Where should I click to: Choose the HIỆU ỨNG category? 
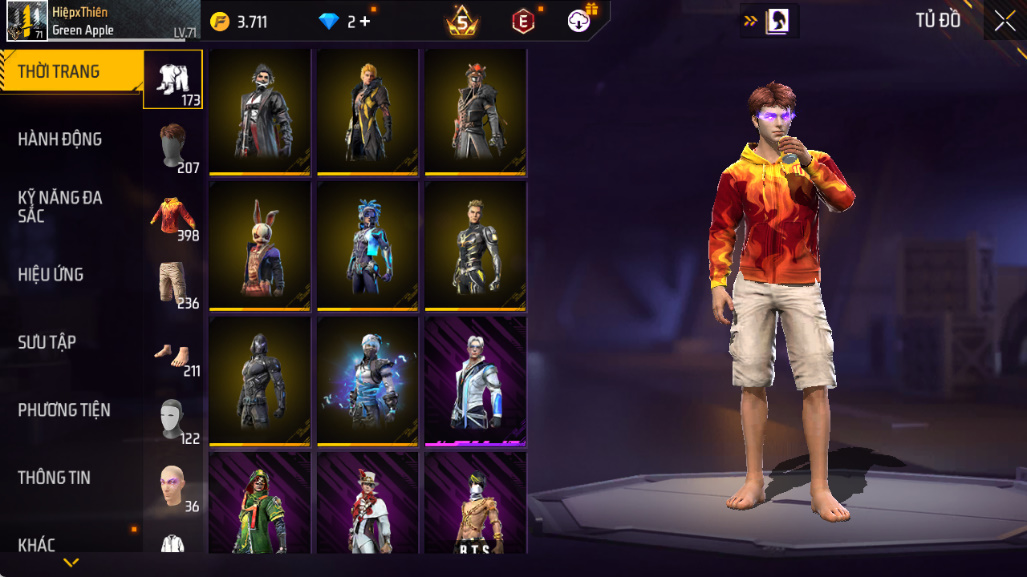(51, 275)
